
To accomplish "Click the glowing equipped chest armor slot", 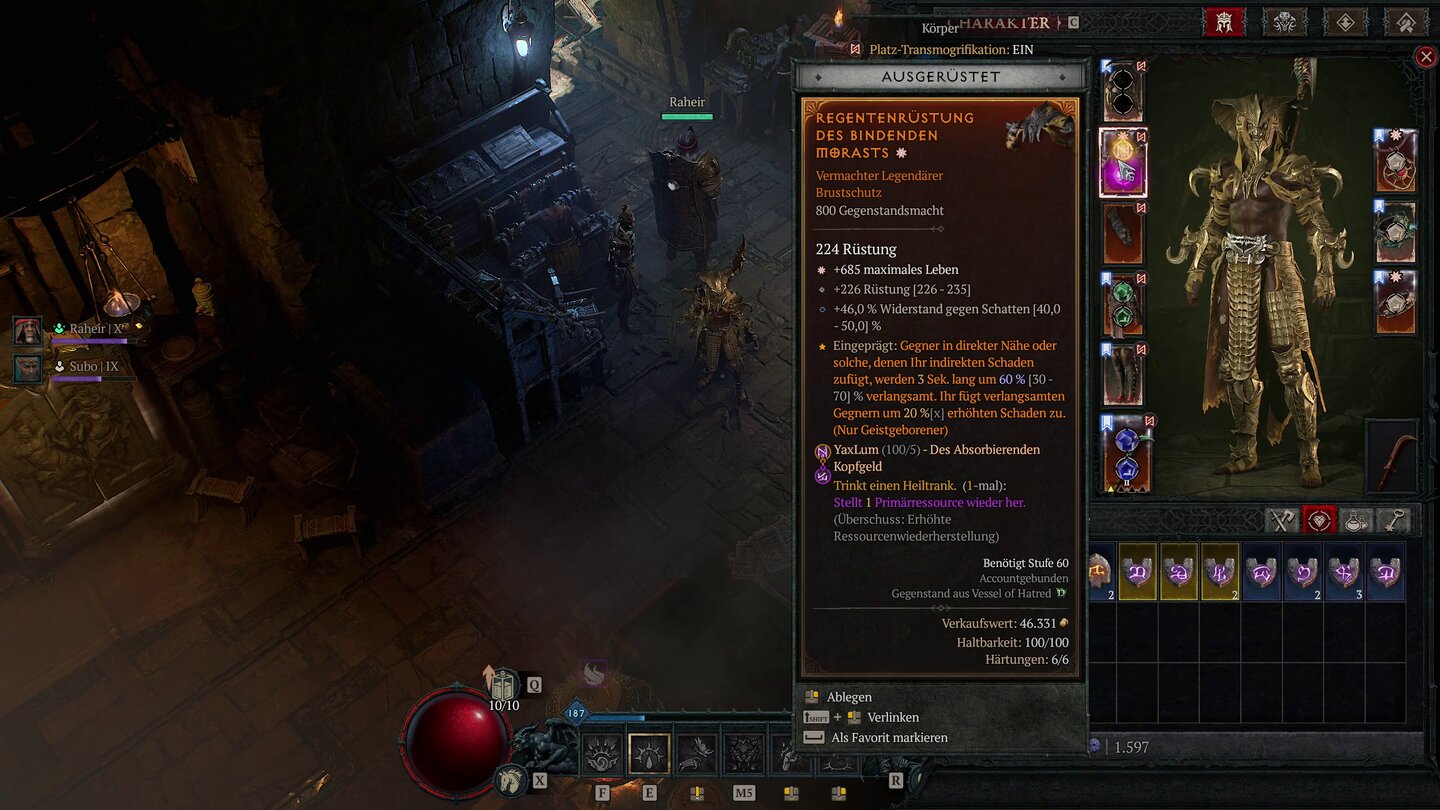I will click(1122, 160).
